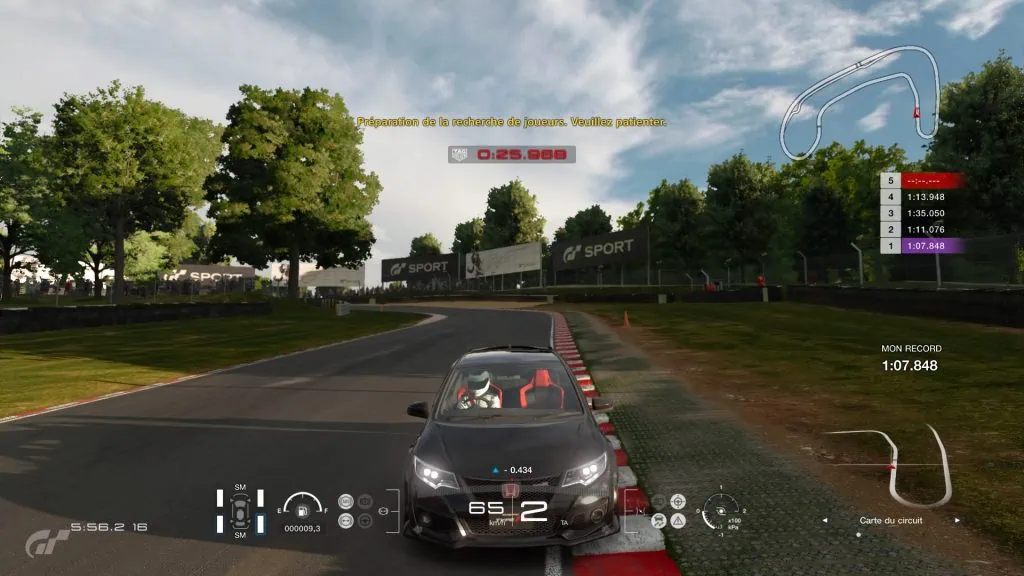Screen dimensions: 1024x576
Task: Switch display with the right arrow beside Carte du circuit
Action: tap(957, 521)
